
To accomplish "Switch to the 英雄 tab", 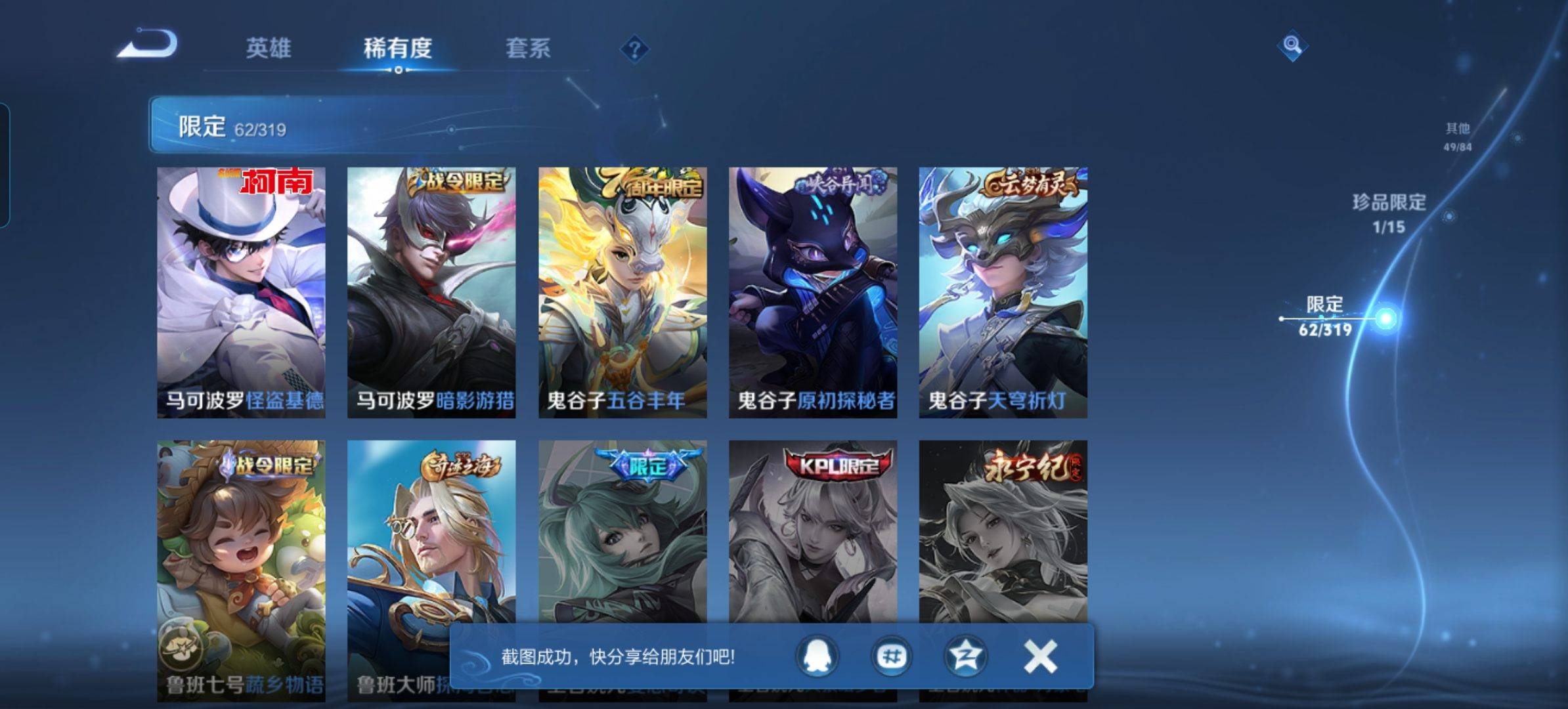I will coord(268,48).
